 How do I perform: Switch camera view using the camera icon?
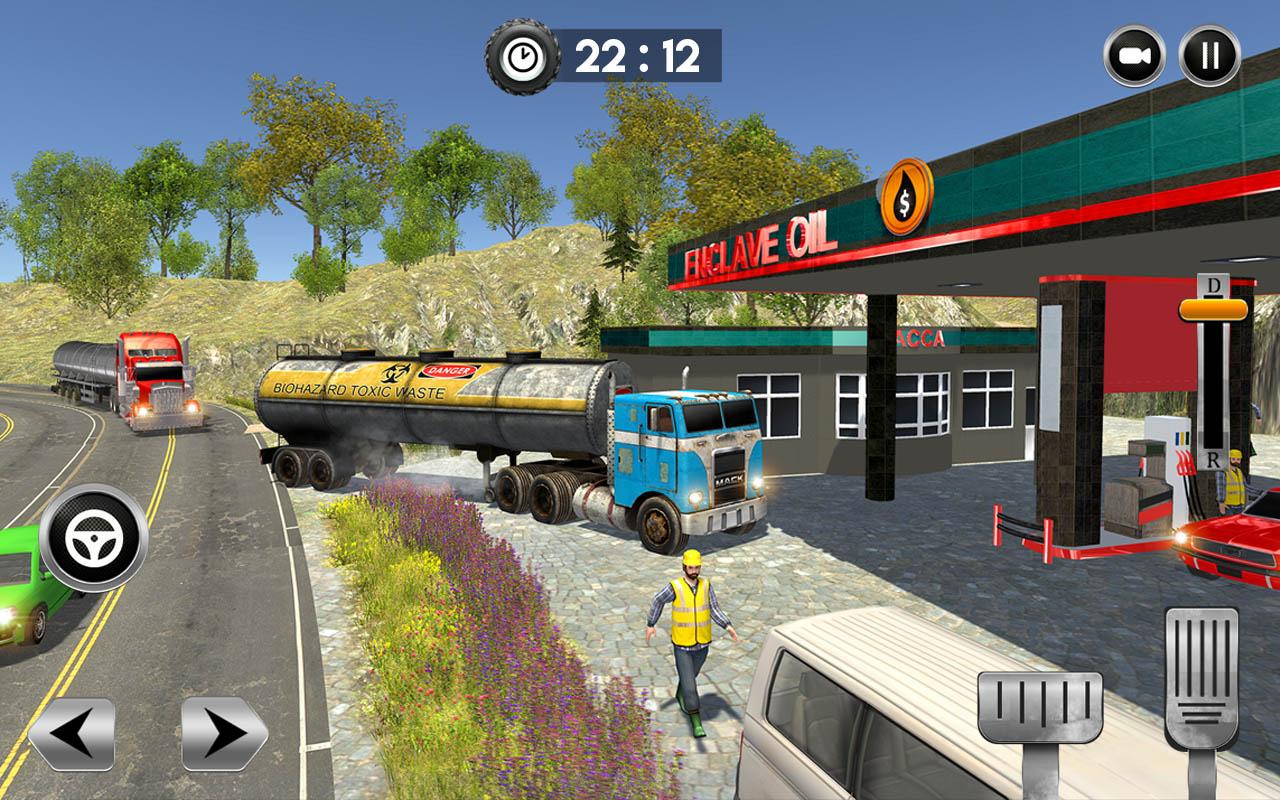pyautogui.click(x=1134, y=56)
